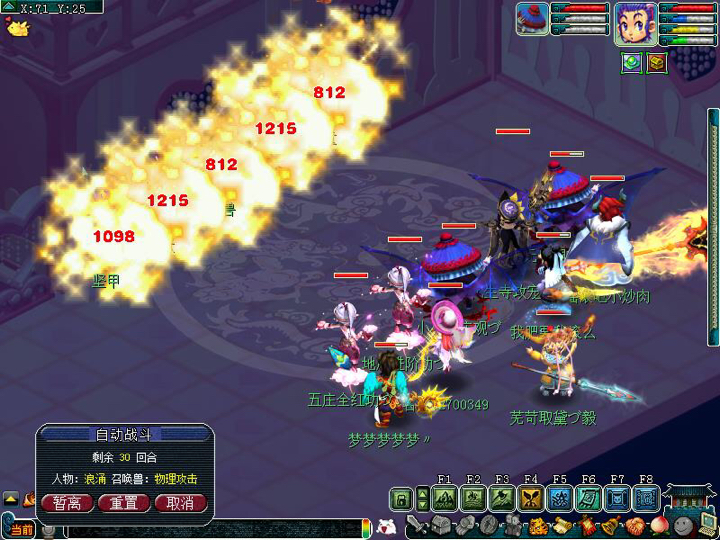The height and width of the screenshot is (540, 720).
Task: Use the F6 scroll skill
Action: point(589,498)
